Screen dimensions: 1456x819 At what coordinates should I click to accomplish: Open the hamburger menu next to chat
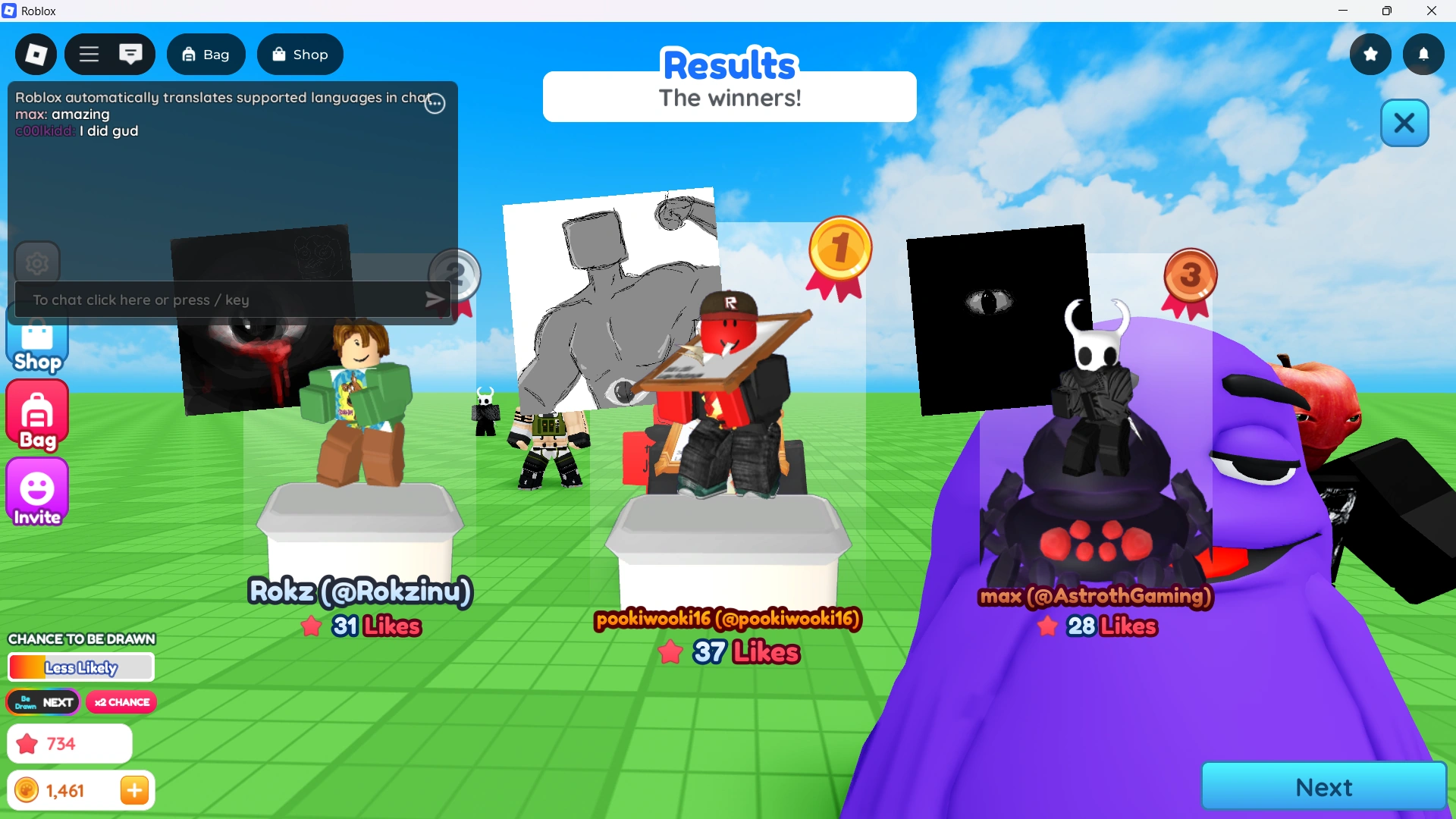pos(88,54)
